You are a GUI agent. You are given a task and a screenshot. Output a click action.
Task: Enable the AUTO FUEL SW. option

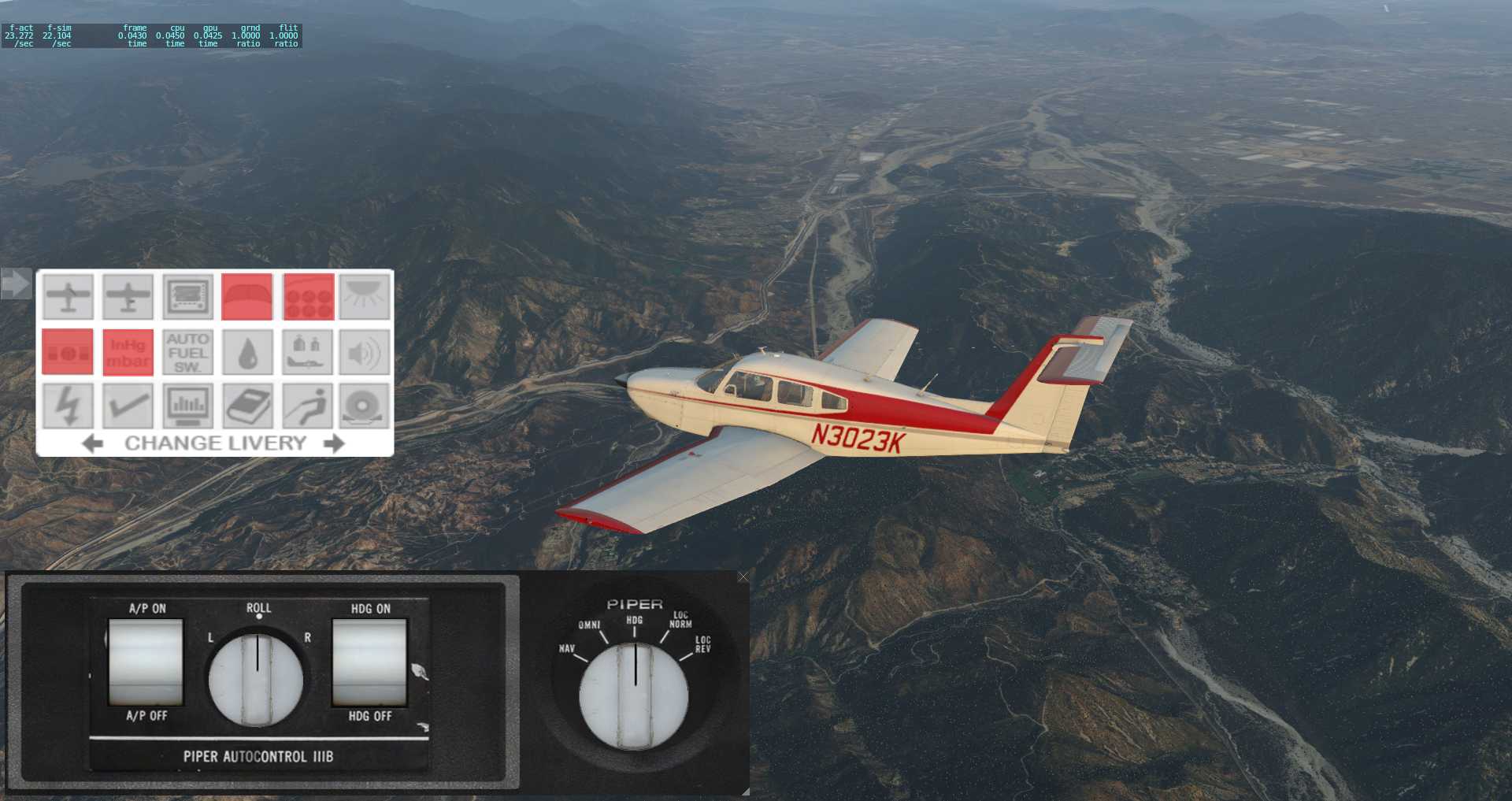point(187,352)
